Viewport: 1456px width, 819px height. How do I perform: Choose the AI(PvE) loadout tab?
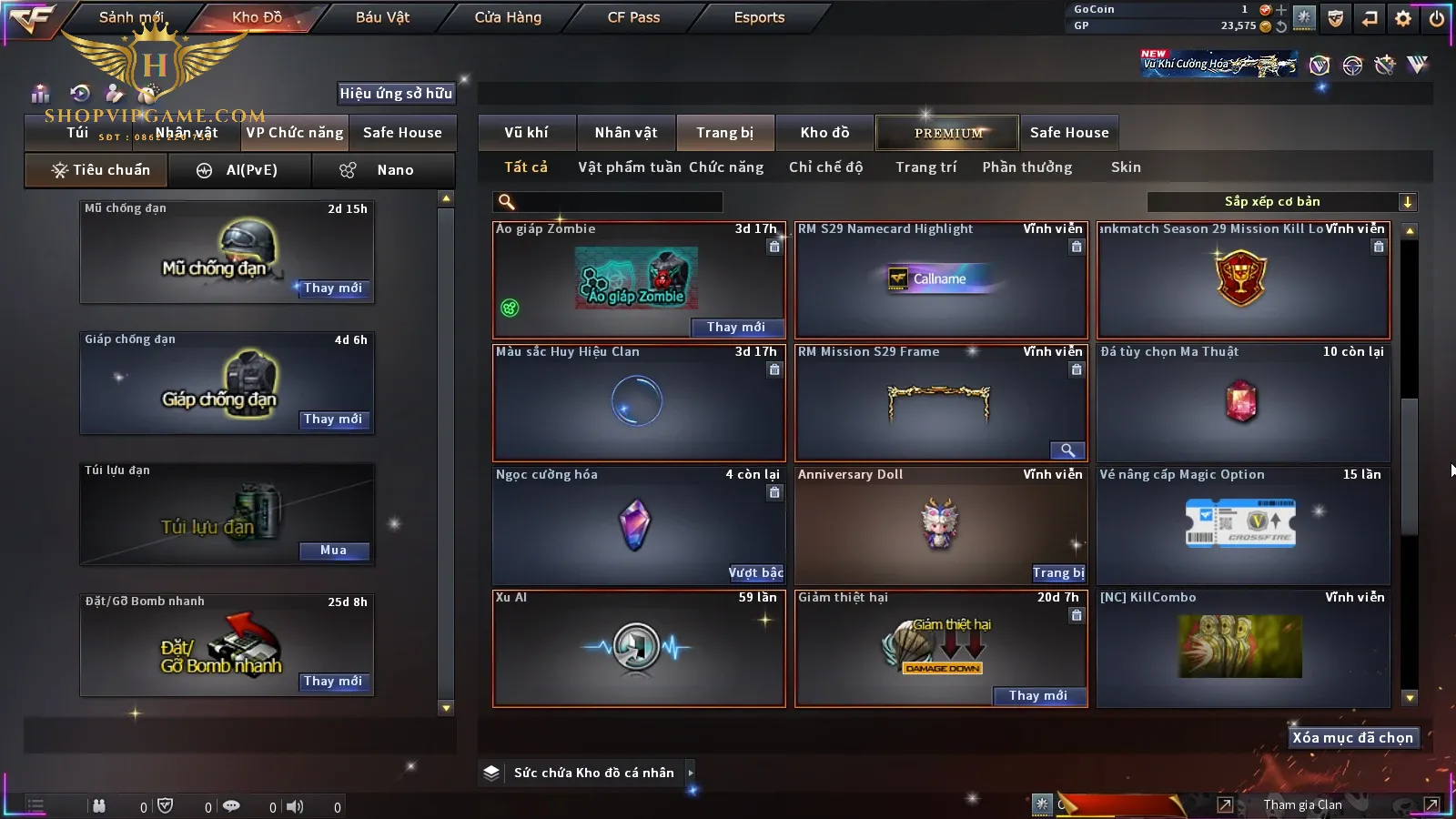(x=239, y=170)
